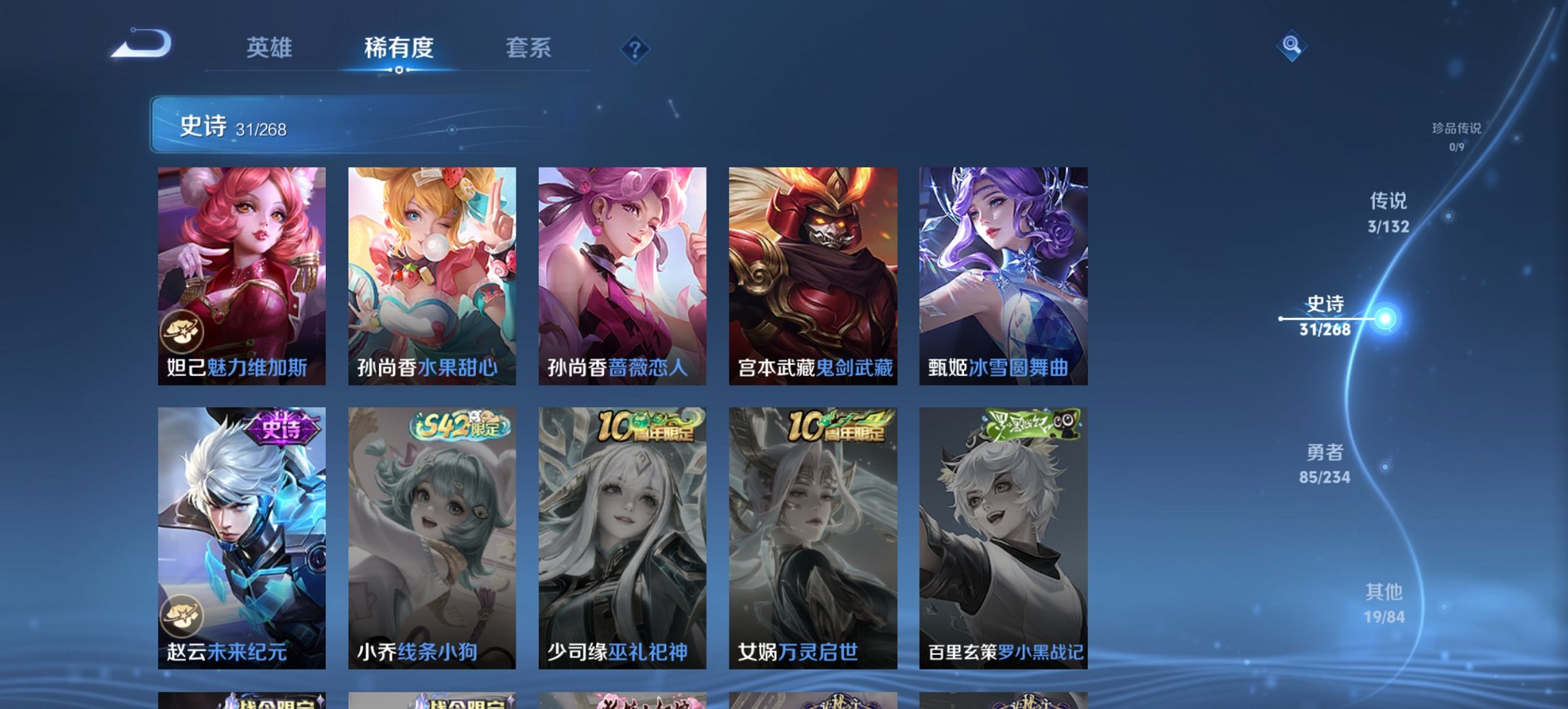Jump to 珍品传说 category on right sidebar

click(1457, 135)
